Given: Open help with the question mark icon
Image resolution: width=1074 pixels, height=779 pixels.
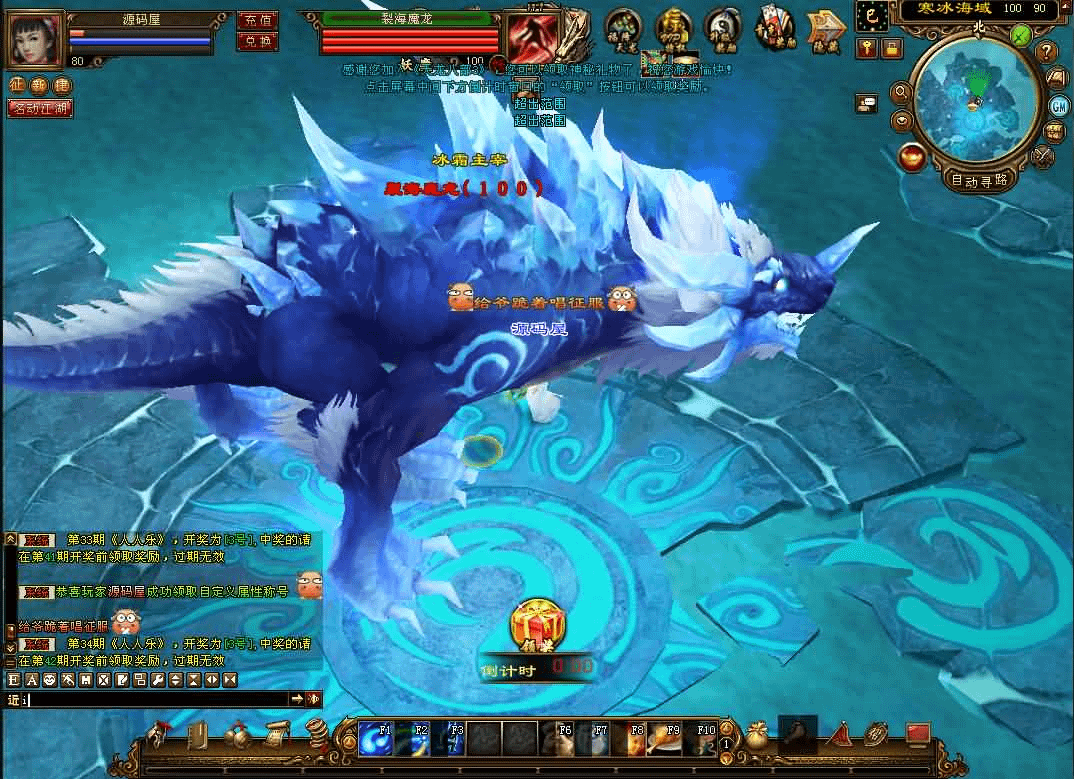Looking at the screenshot, I should (1046, 51).
